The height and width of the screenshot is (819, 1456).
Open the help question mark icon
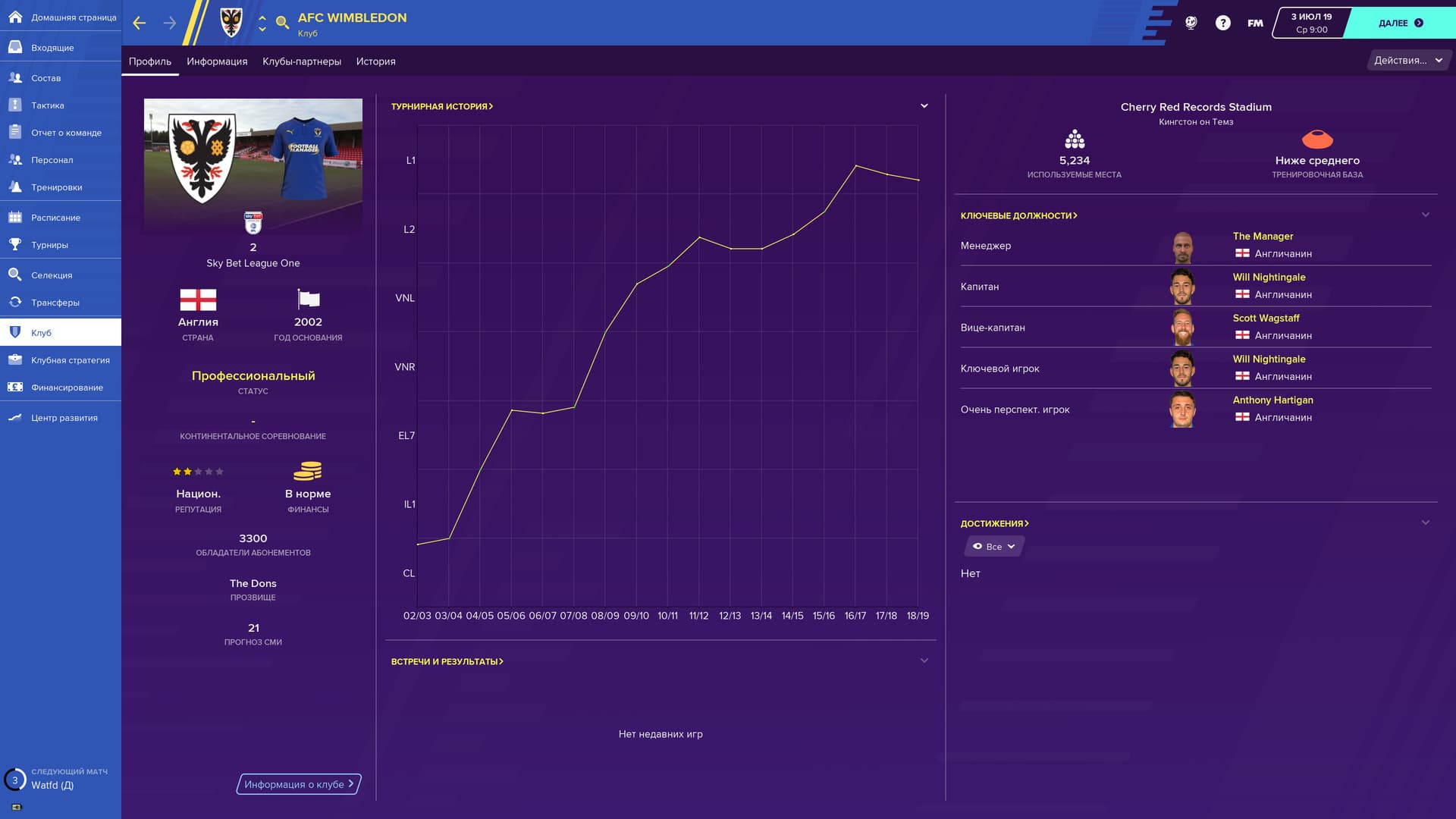click(x=1222, y=22)
